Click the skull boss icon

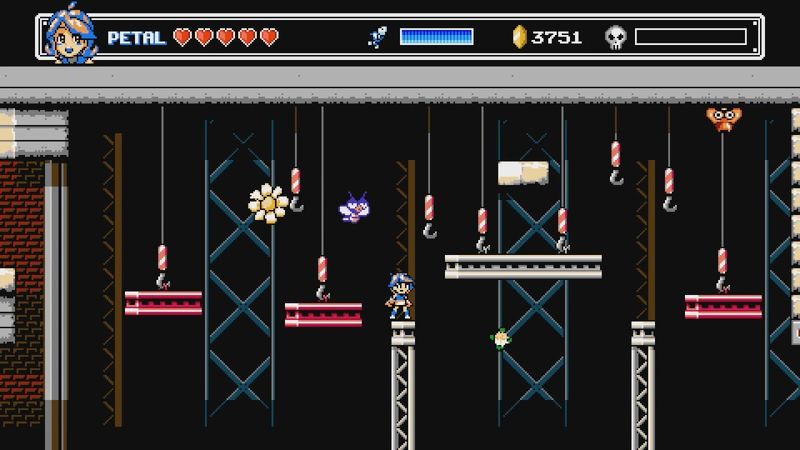[x=616, y=38]
